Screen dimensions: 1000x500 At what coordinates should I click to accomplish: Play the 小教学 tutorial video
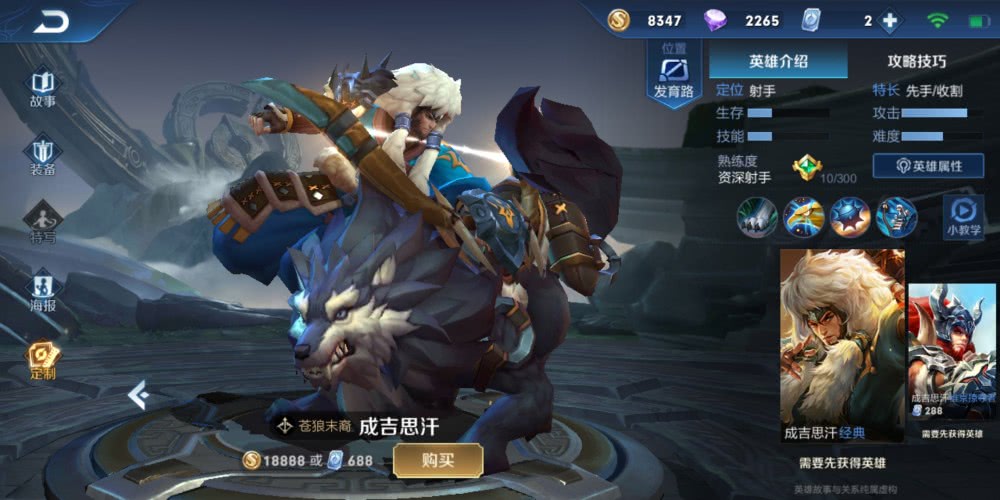[962, 217]
